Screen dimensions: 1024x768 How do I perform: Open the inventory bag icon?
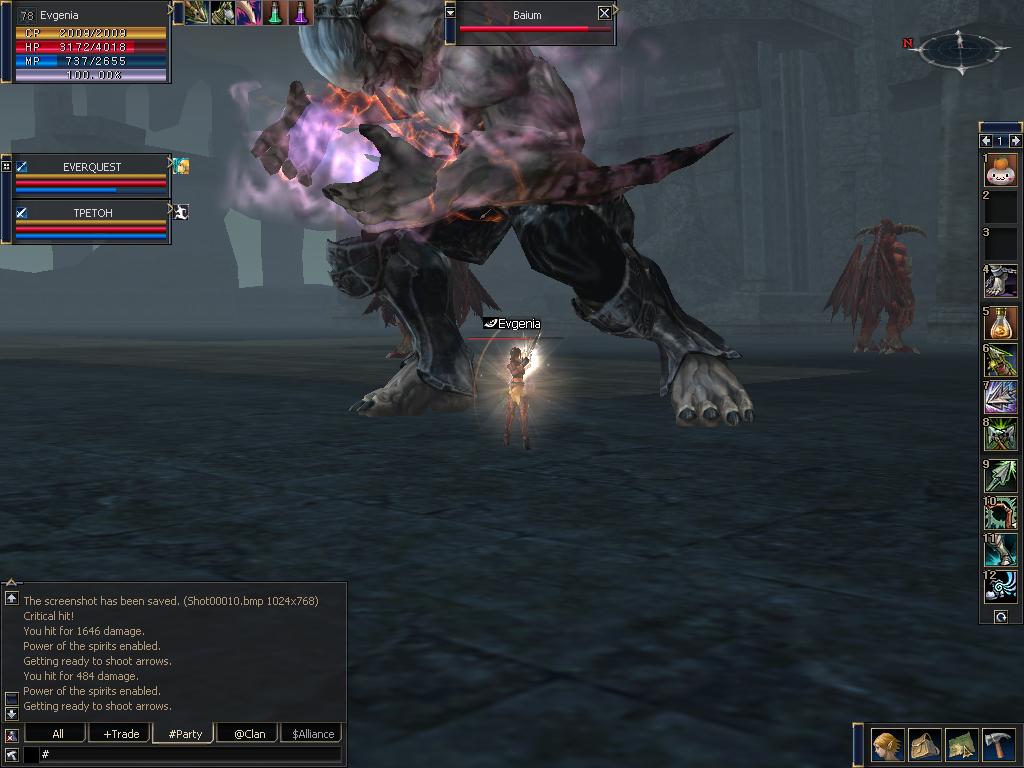coord(925,745)
